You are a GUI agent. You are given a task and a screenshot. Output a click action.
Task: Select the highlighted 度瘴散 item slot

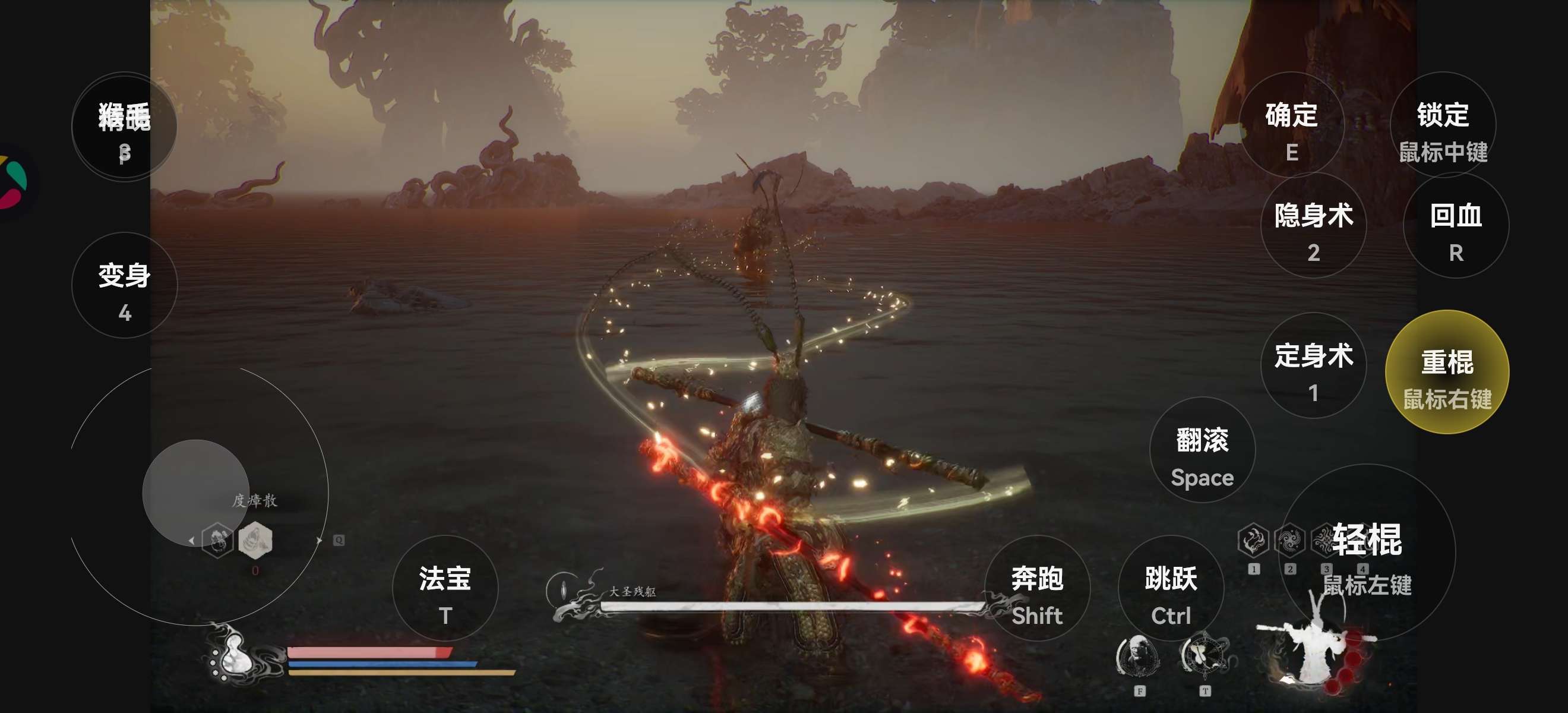(x=255, y=540)
